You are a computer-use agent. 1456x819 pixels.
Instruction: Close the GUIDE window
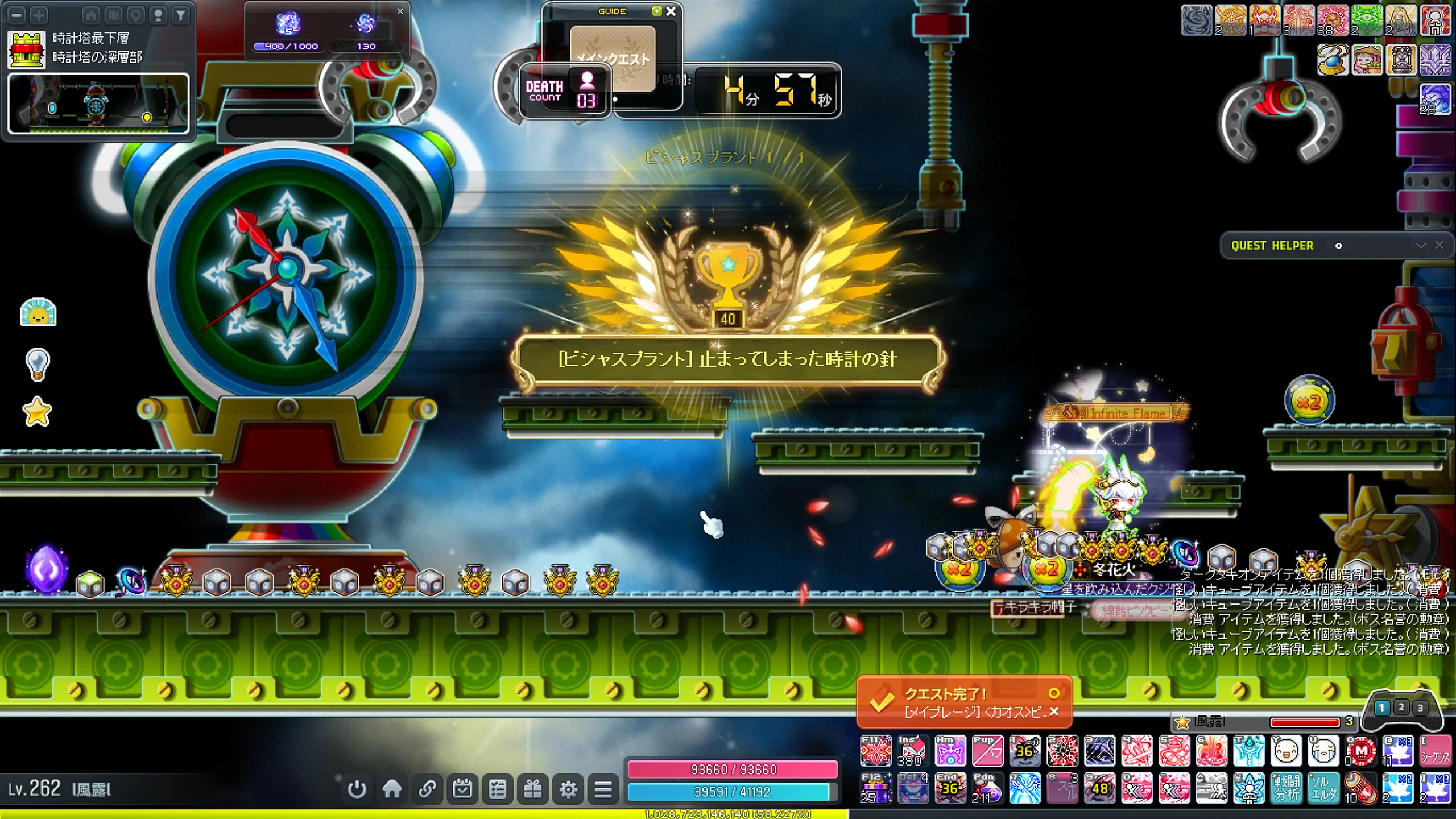tap(671, 11)
